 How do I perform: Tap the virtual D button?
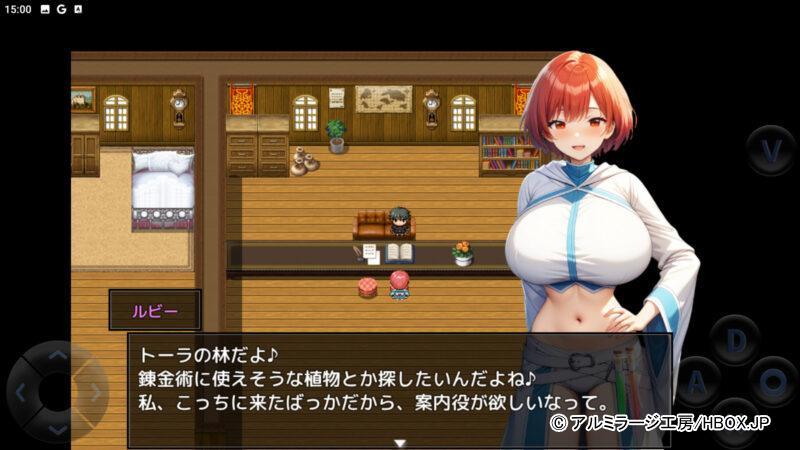735,340
